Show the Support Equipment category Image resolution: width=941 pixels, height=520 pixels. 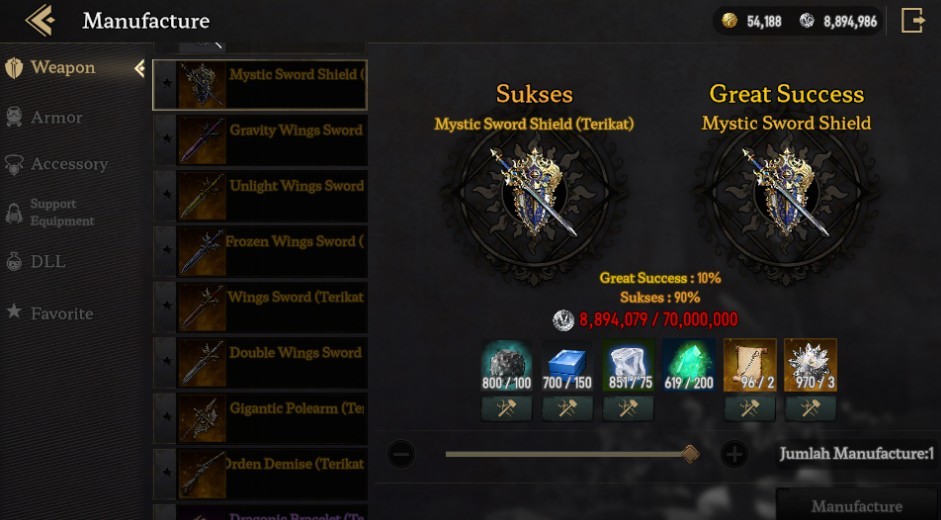[x=61, y=212]
